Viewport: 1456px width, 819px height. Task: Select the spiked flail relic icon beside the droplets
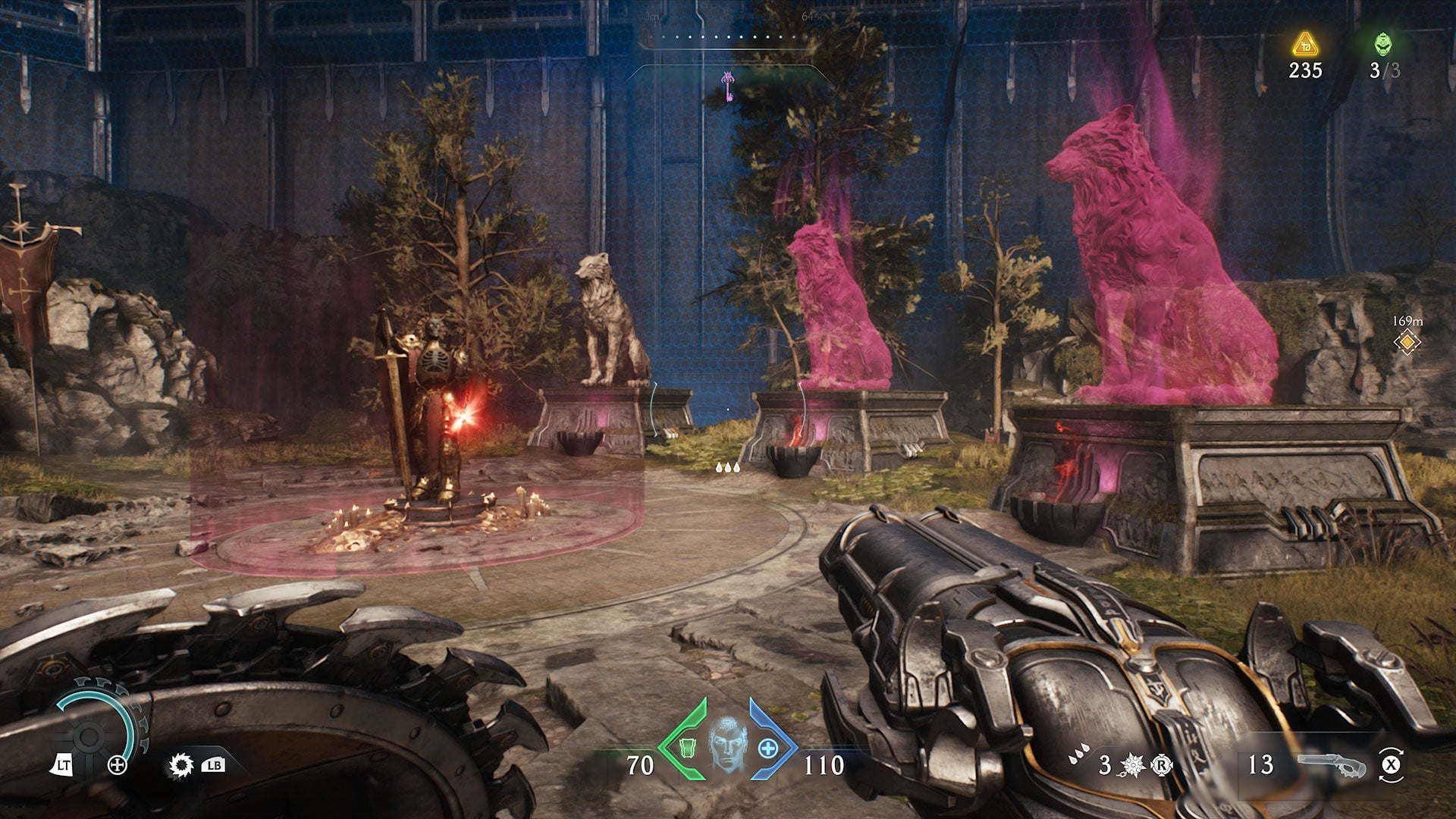click(x=1131, y=764)
